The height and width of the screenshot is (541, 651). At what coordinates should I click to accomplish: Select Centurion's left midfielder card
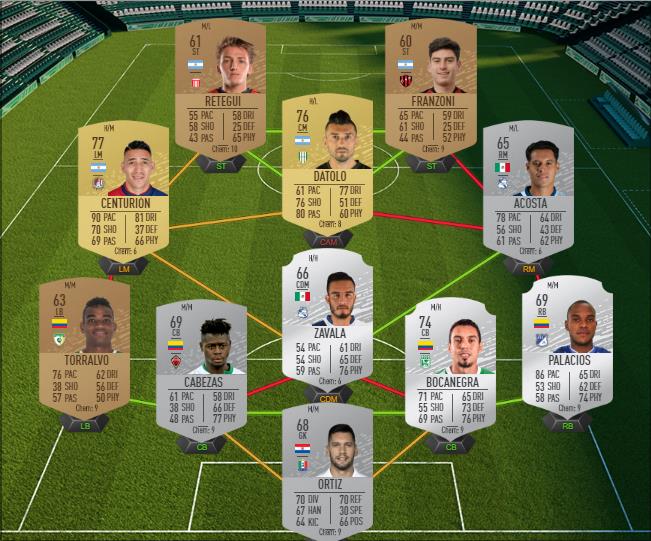tap(123, 190)
